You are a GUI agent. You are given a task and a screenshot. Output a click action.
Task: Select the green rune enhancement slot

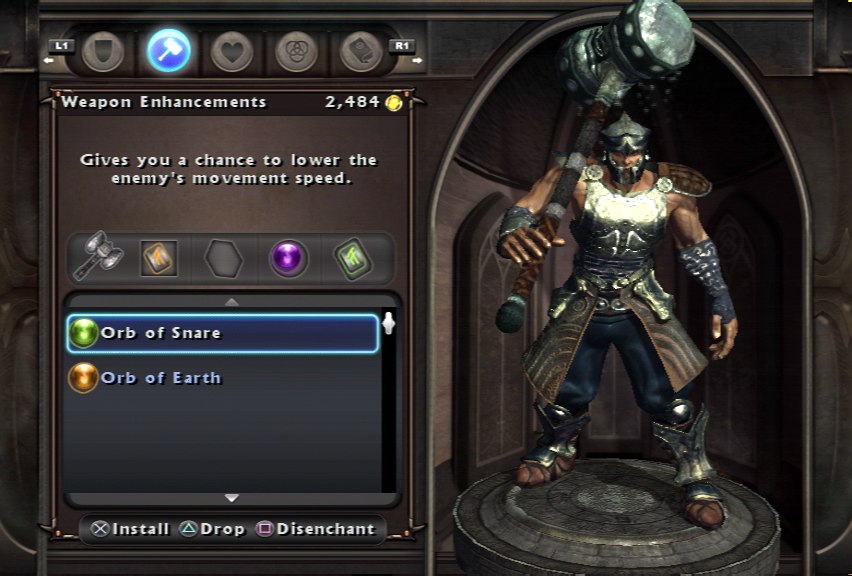tap(352, 259)
